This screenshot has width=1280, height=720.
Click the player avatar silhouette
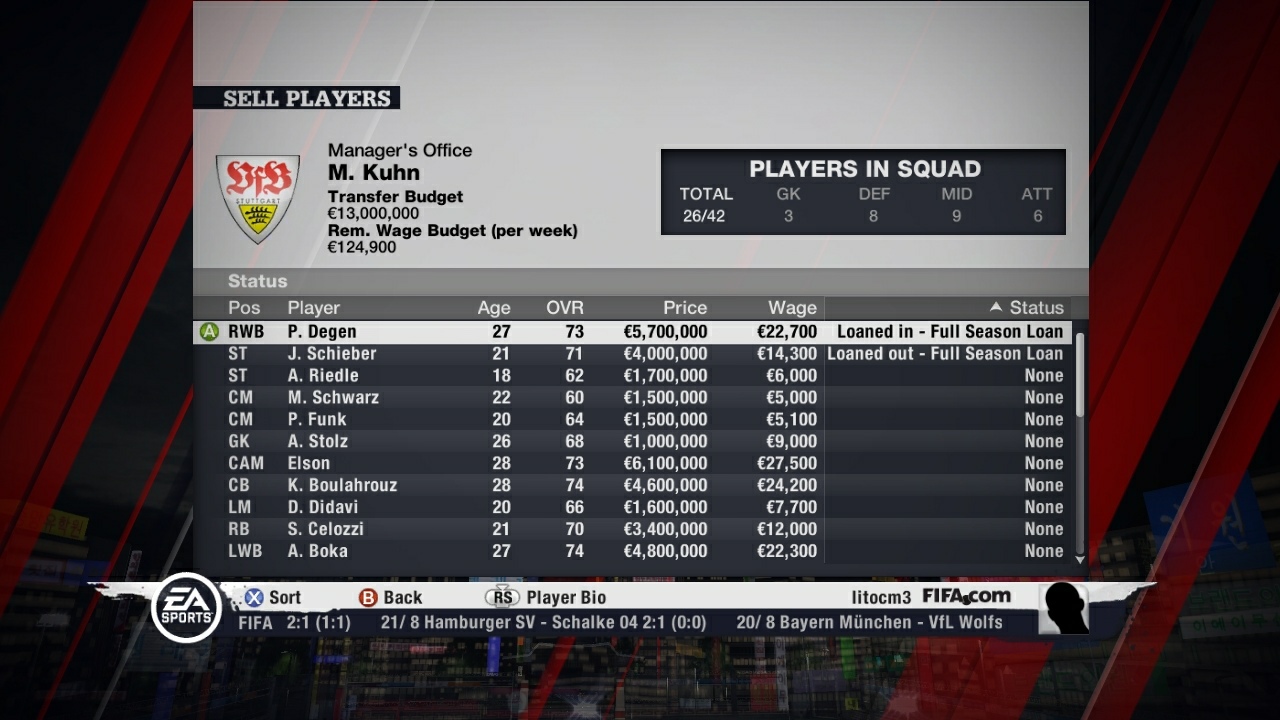tap(1063, 608)
